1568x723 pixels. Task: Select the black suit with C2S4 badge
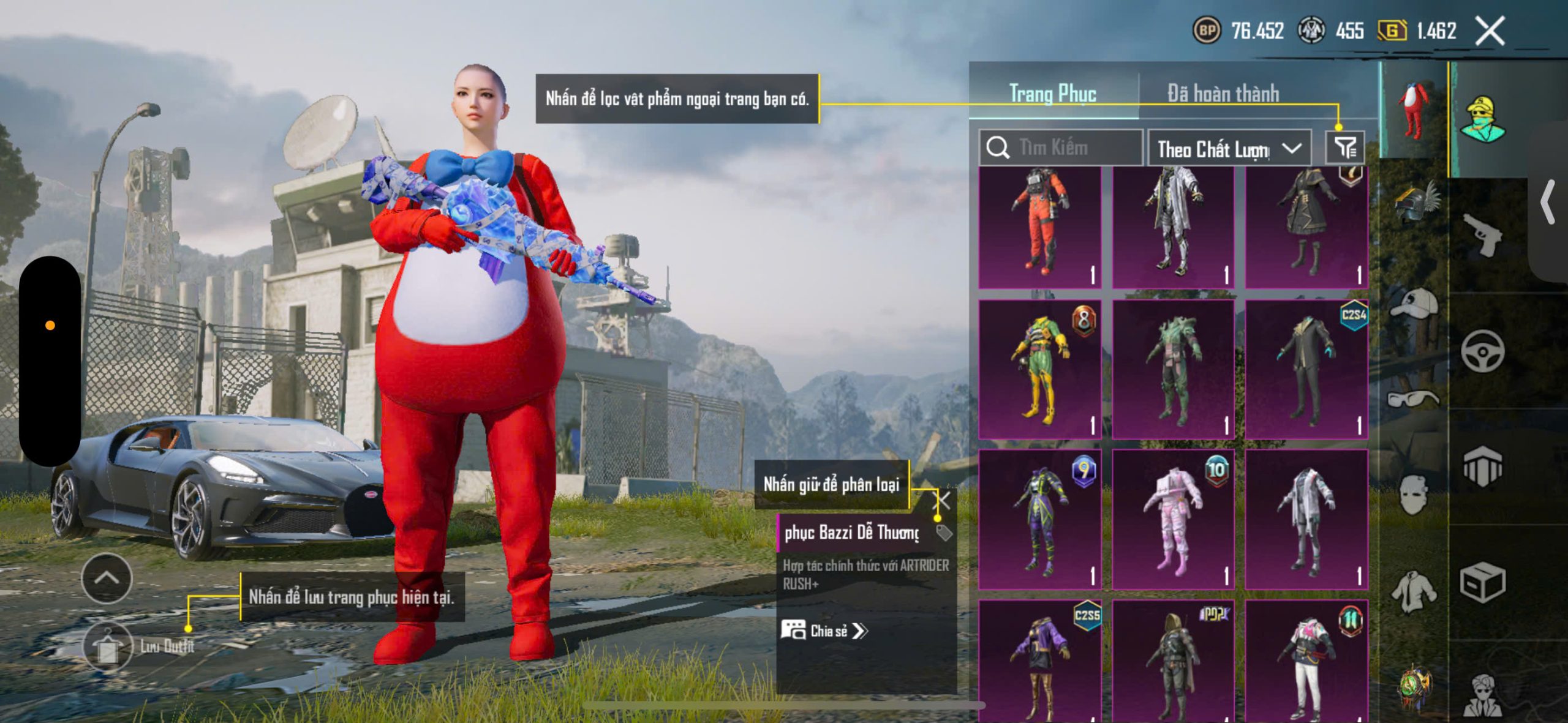(1306, 369)
